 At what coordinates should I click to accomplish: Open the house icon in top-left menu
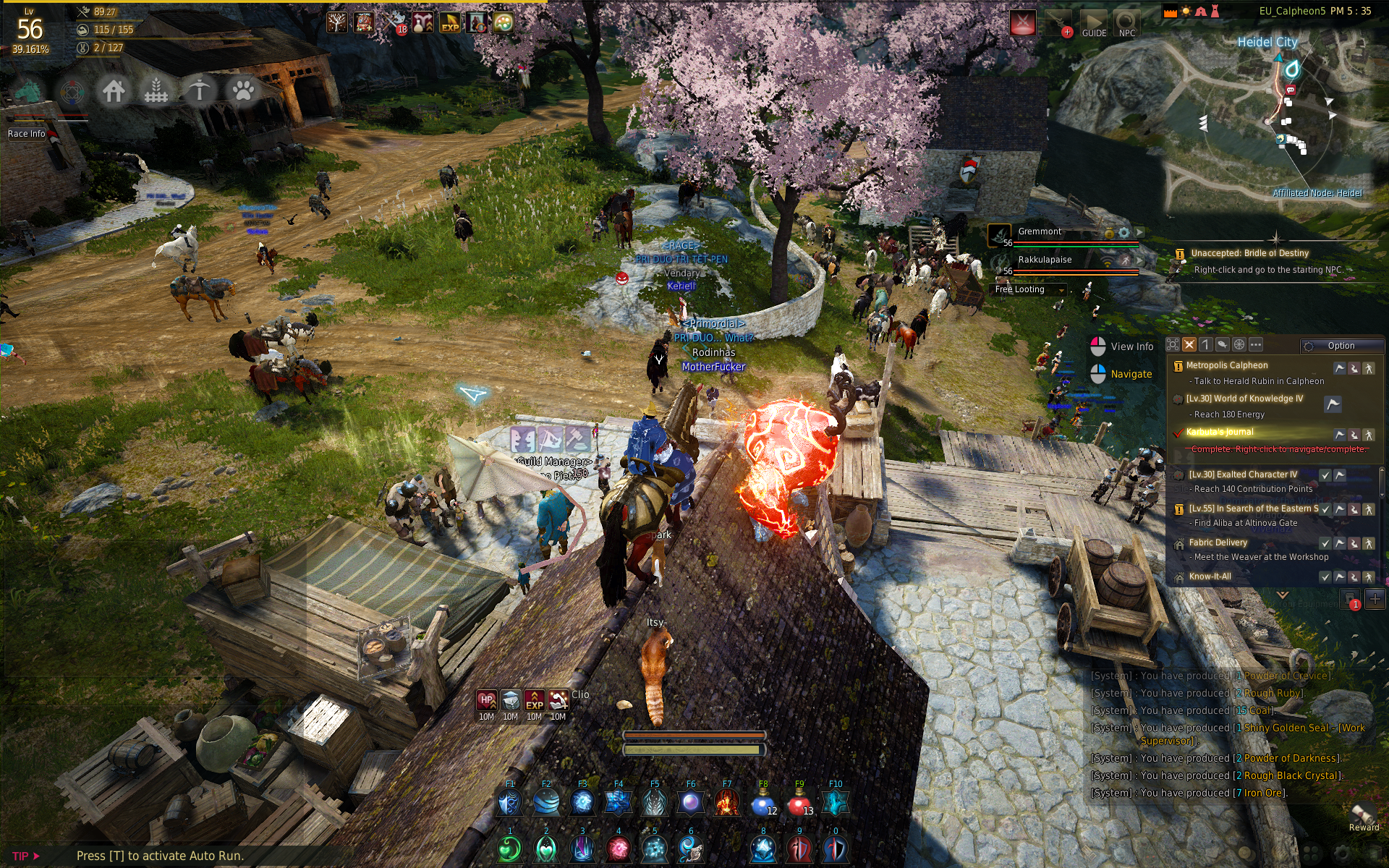click(114, 91)
